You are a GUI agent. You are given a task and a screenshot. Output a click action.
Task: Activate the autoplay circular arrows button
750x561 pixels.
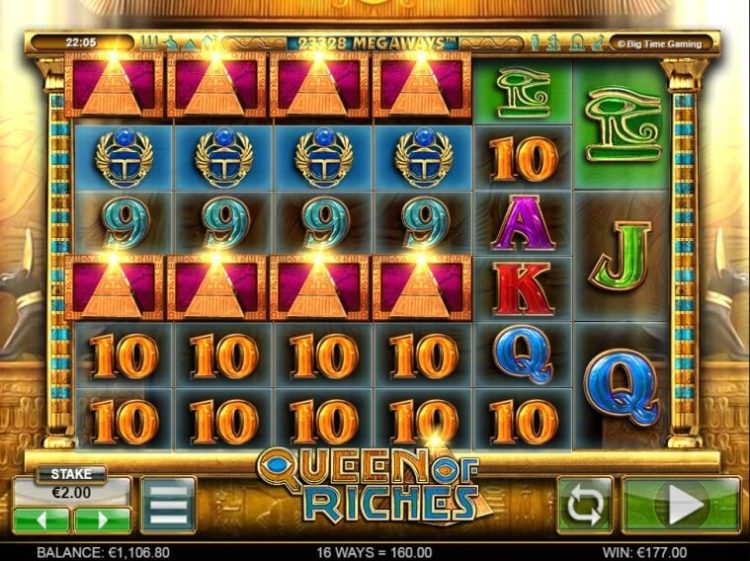[x=585, y=505]
